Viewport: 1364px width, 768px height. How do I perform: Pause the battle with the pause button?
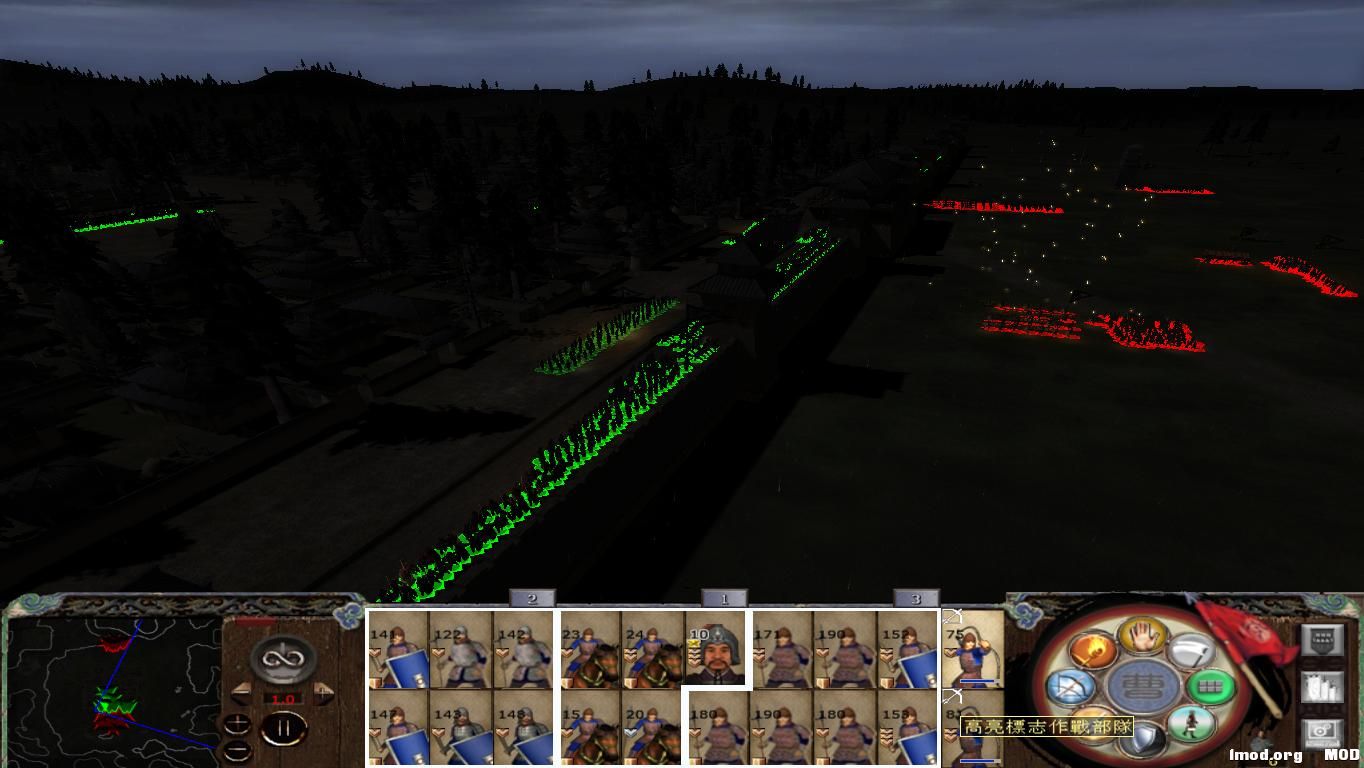(x=284, y=727)
